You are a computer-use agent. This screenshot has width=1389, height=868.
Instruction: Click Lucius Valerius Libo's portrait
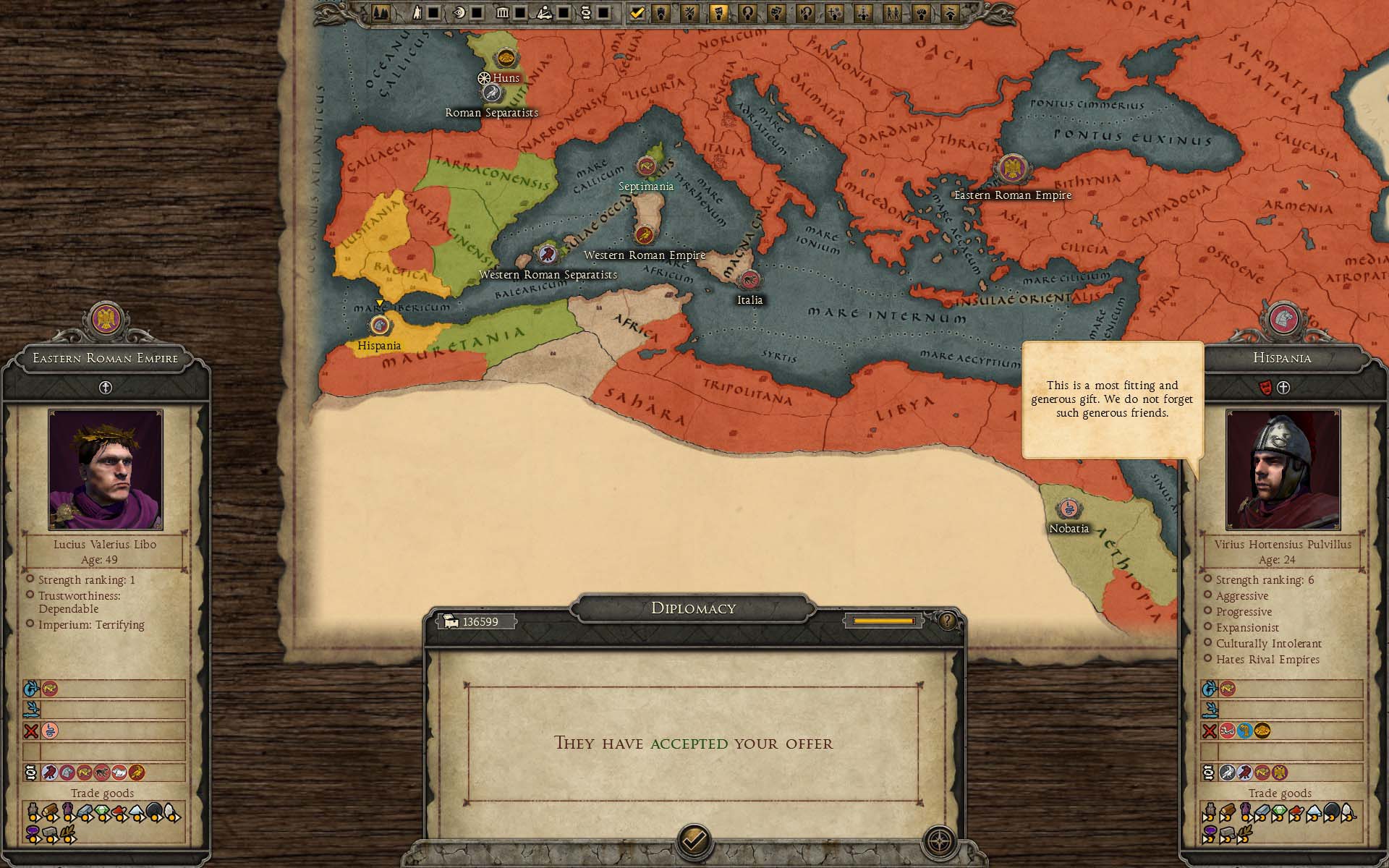[x=106, y=469]
